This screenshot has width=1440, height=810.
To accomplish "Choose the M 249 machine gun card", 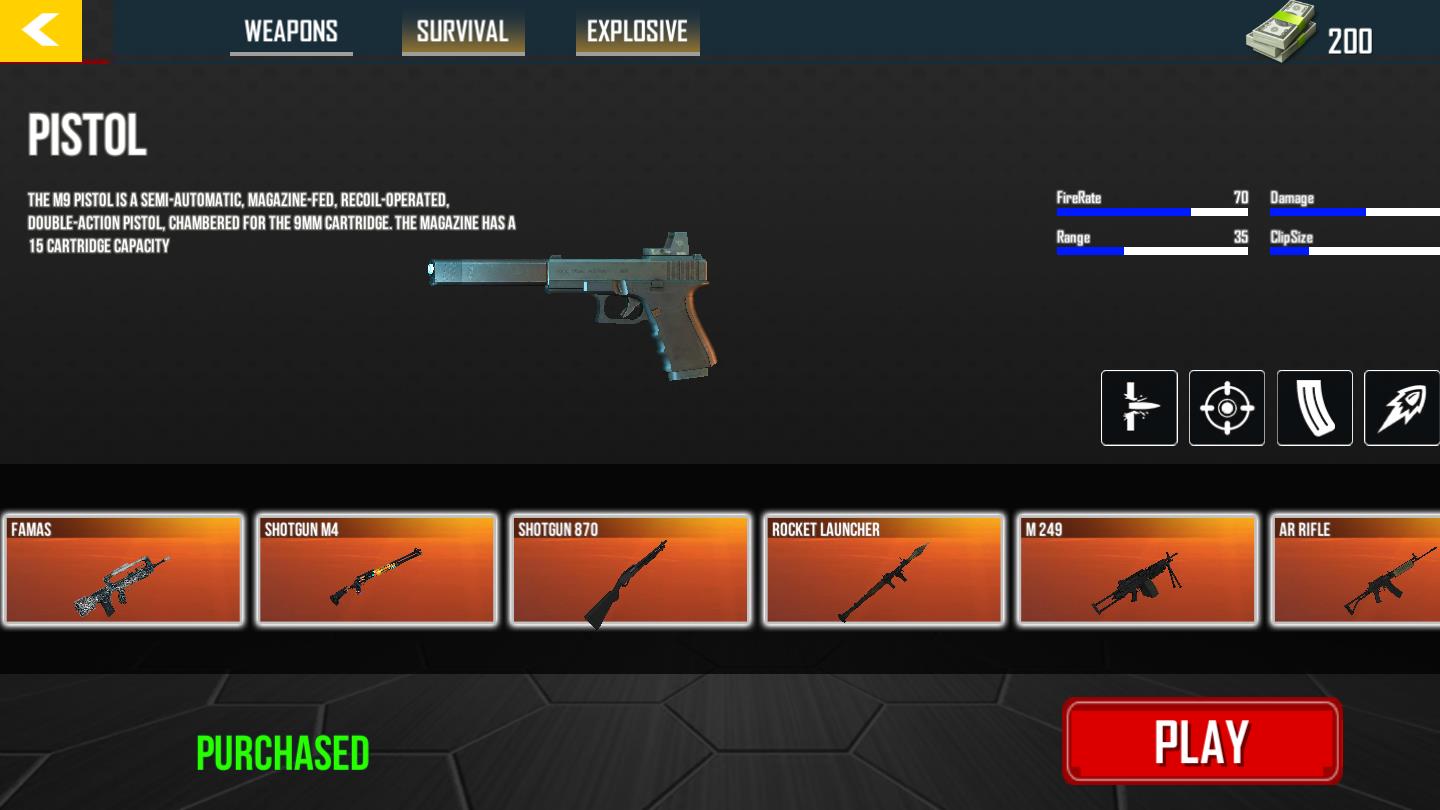I will tap(1138, 570).
